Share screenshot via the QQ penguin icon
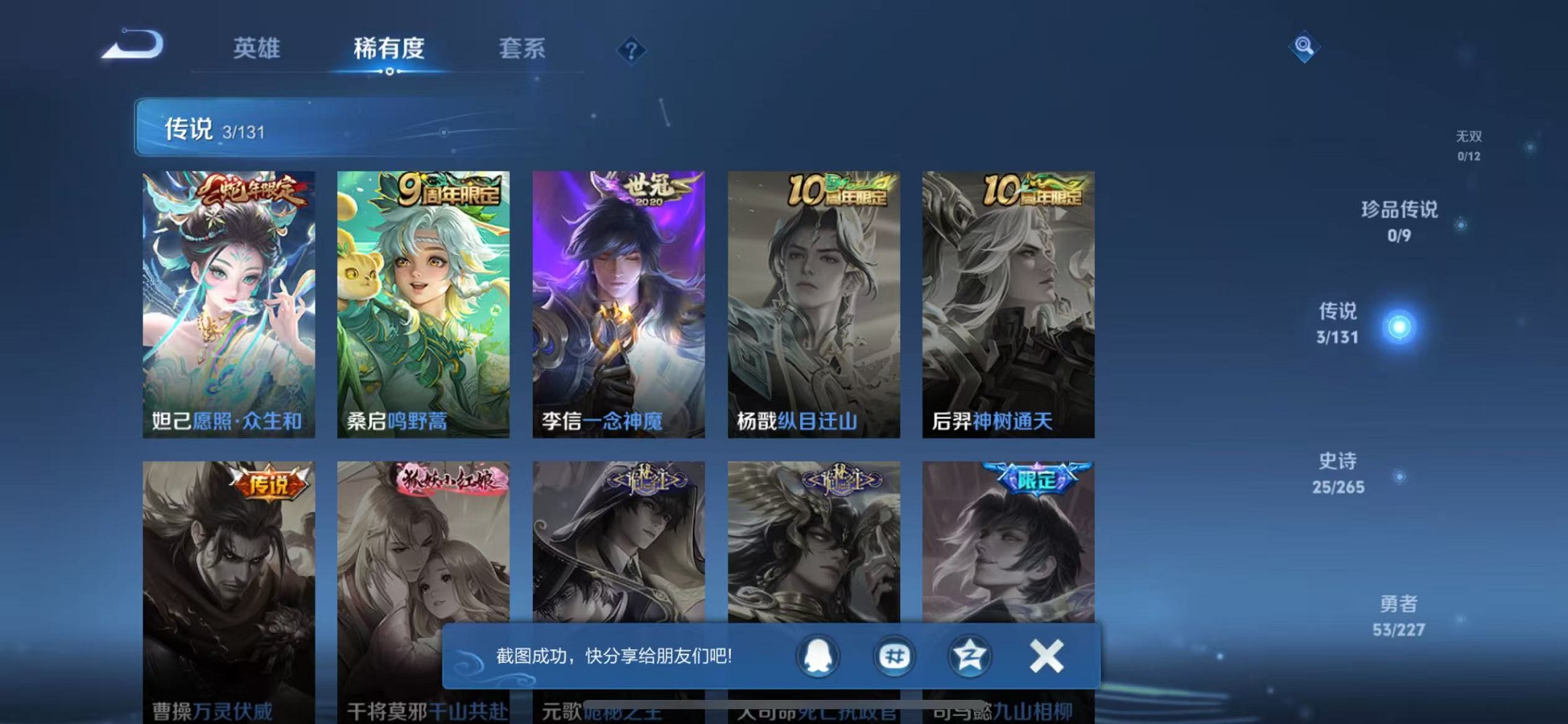1568x724 pixels. coord(818,656)
